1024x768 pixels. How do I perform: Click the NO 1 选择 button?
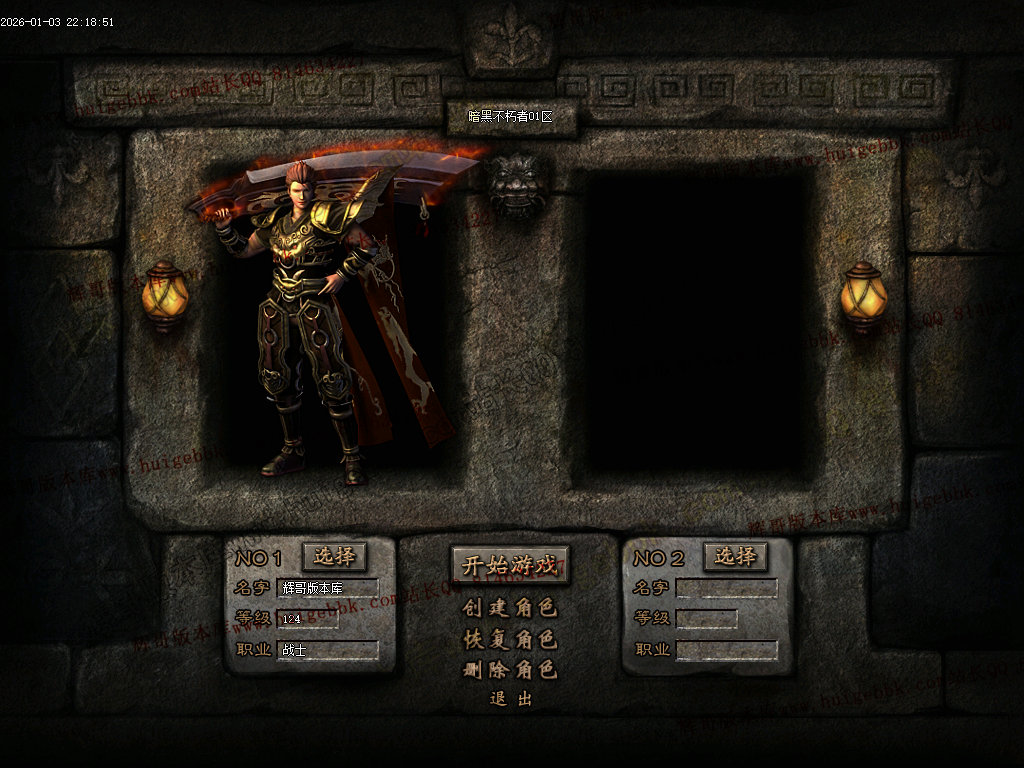click(335, 556)
